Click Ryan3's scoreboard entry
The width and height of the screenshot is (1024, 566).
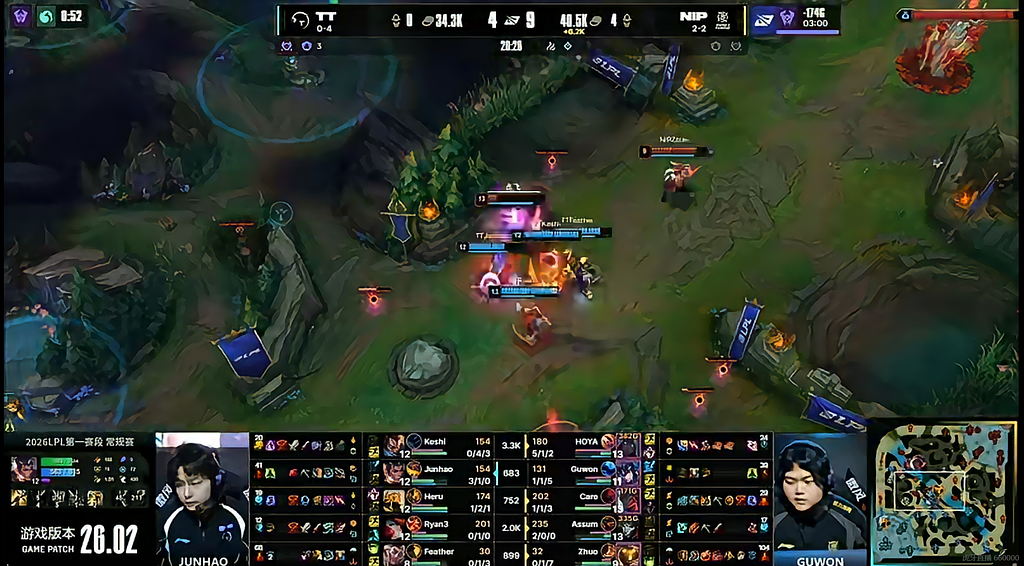pyautogui.click(x=438, y=524)
